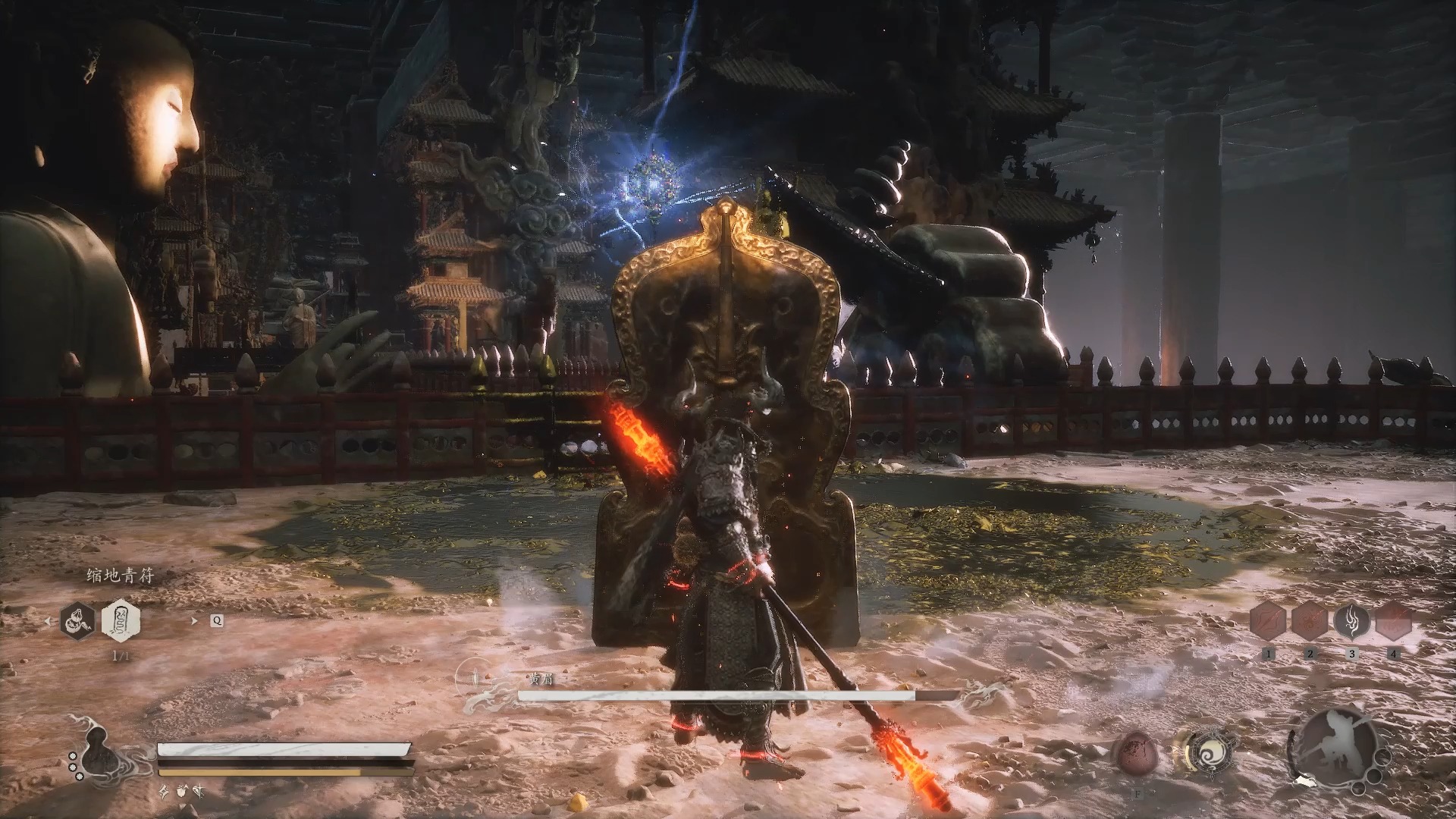Viewport: 1456px width, 819px height.
Task: Cast the white flame spell in slot 3
Action: click(1351, 622)
